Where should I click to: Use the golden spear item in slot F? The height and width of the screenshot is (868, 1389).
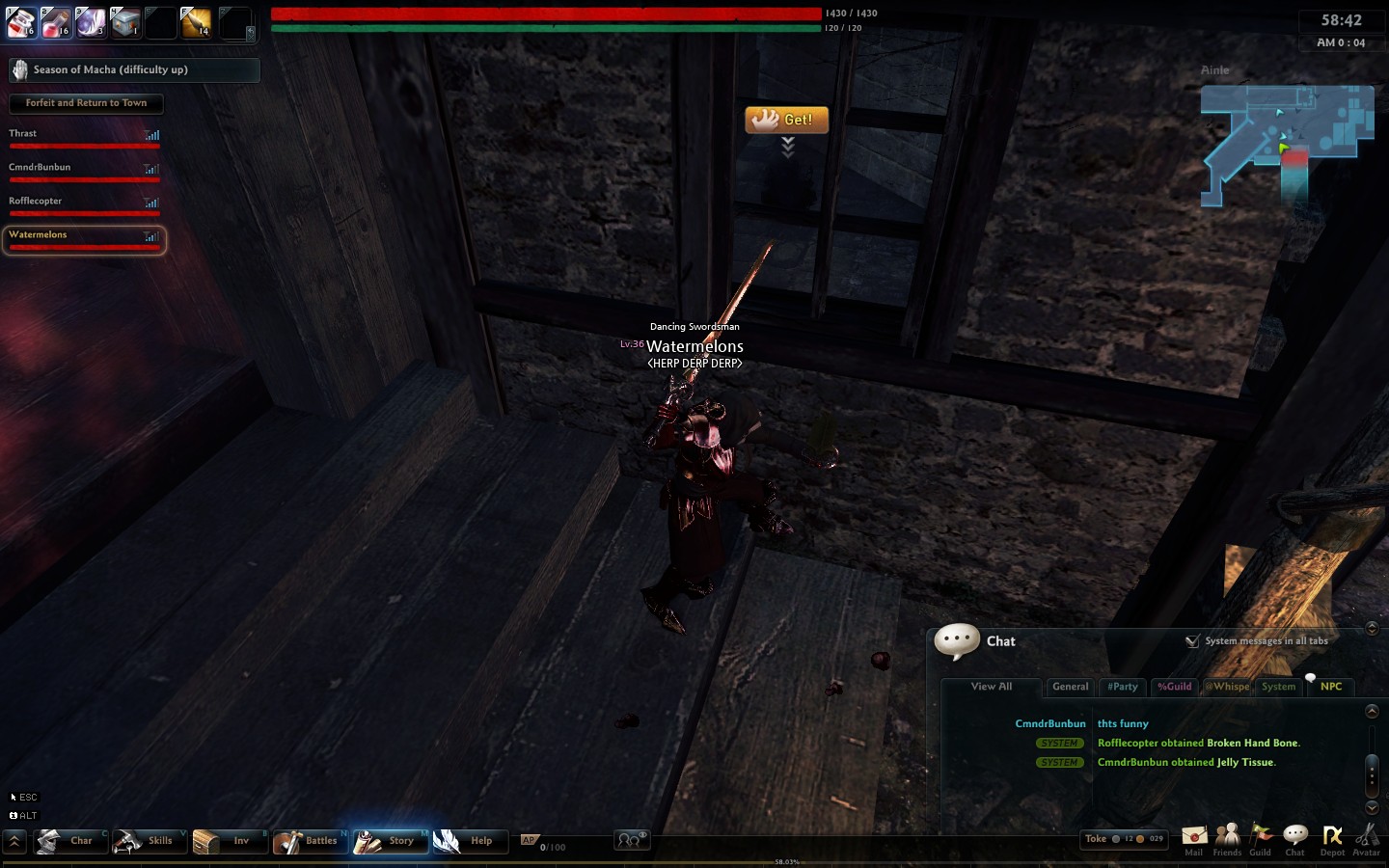click(196, 22)
